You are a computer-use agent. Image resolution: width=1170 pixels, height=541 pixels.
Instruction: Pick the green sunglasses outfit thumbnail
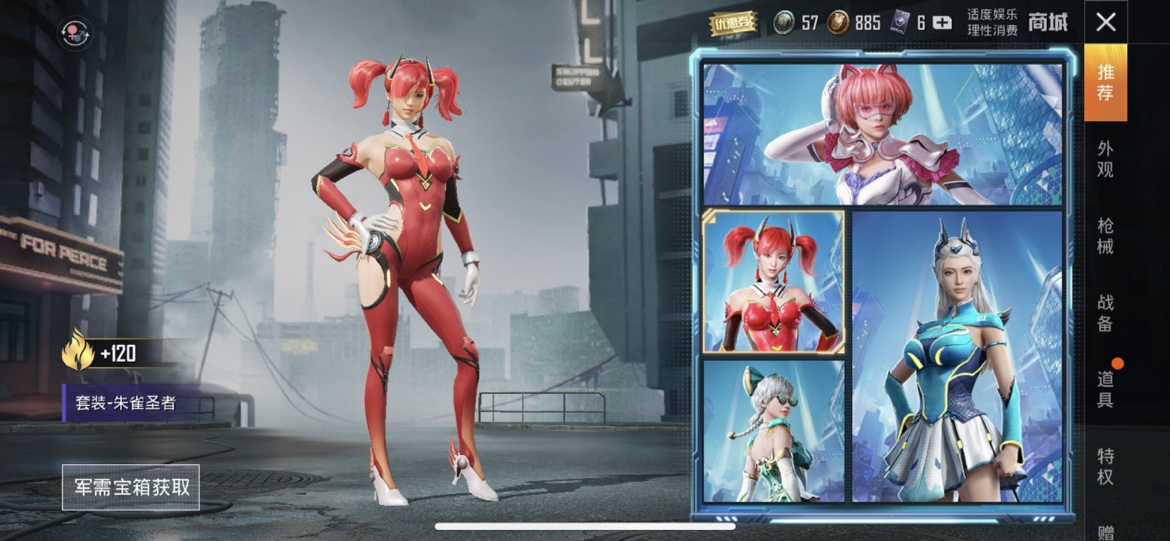pyautogui.click(x=773, y=430)
